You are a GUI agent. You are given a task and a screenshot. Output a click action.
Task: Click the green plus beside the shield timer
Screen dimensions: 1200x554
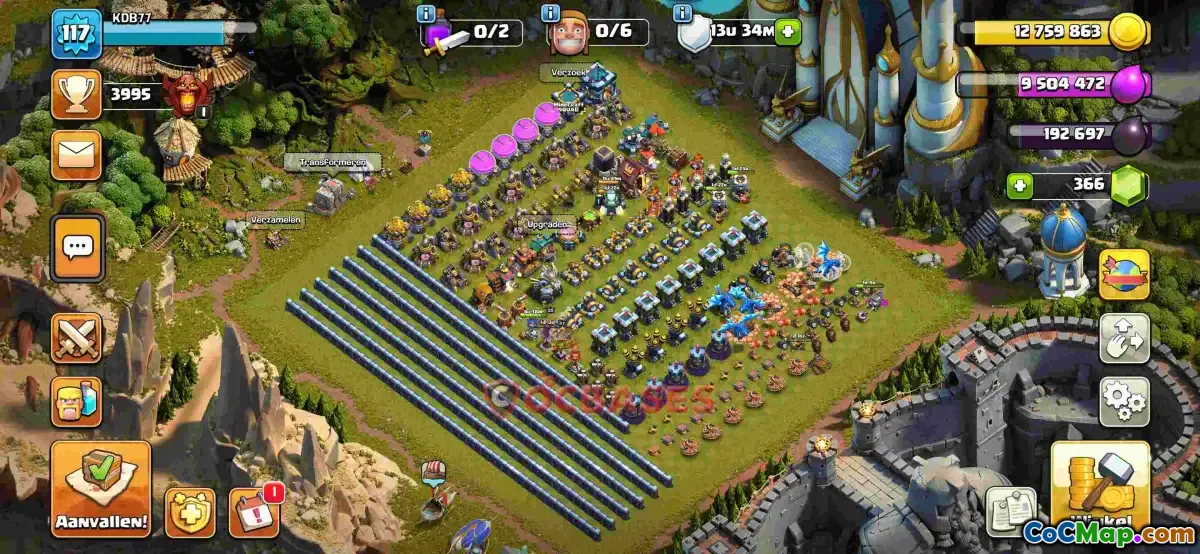coord(789,31)
